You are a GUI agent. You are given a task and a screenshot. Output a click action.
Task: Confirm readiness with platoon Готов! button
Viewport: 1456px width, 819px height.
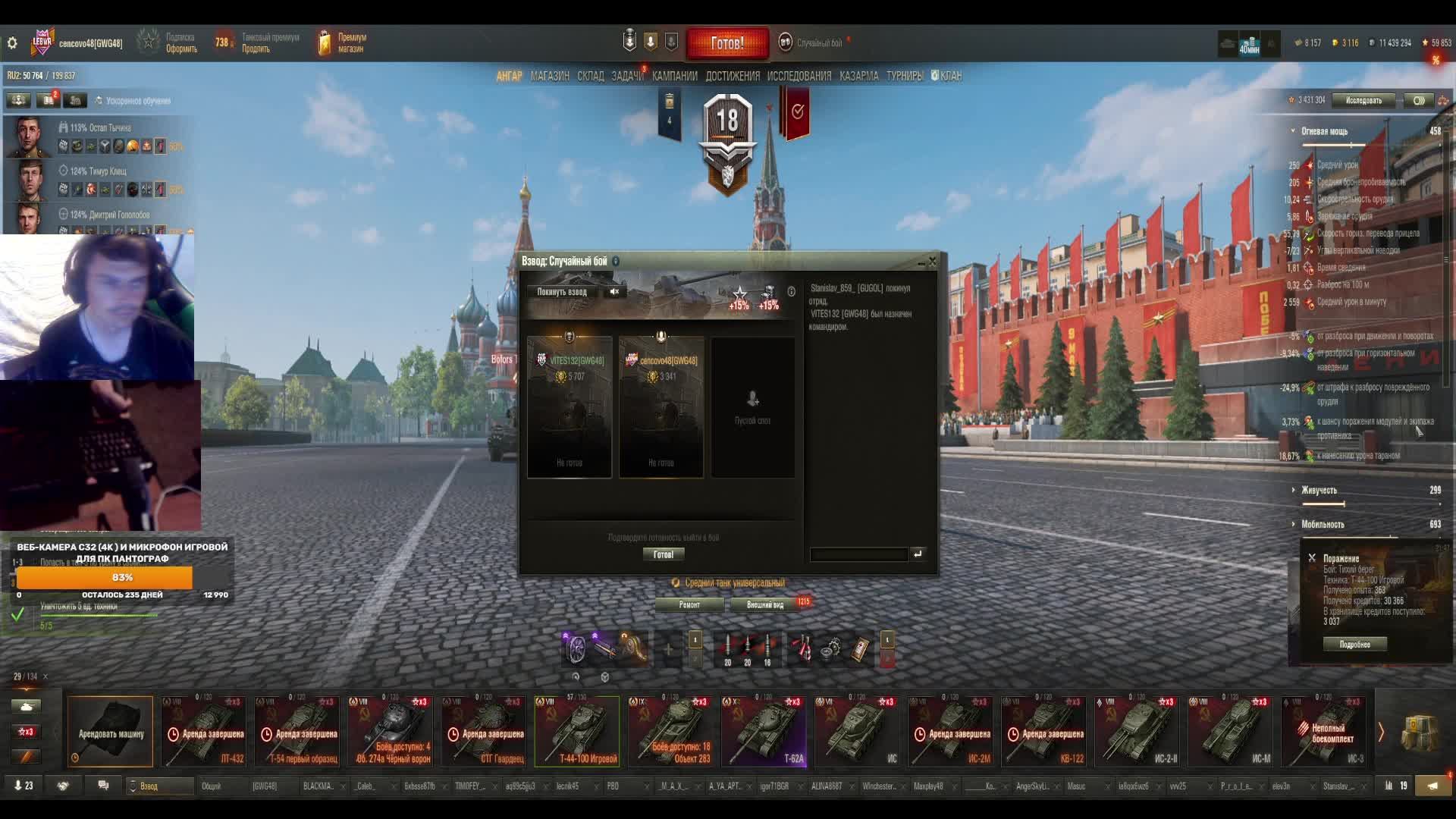[x=663, y=554]
